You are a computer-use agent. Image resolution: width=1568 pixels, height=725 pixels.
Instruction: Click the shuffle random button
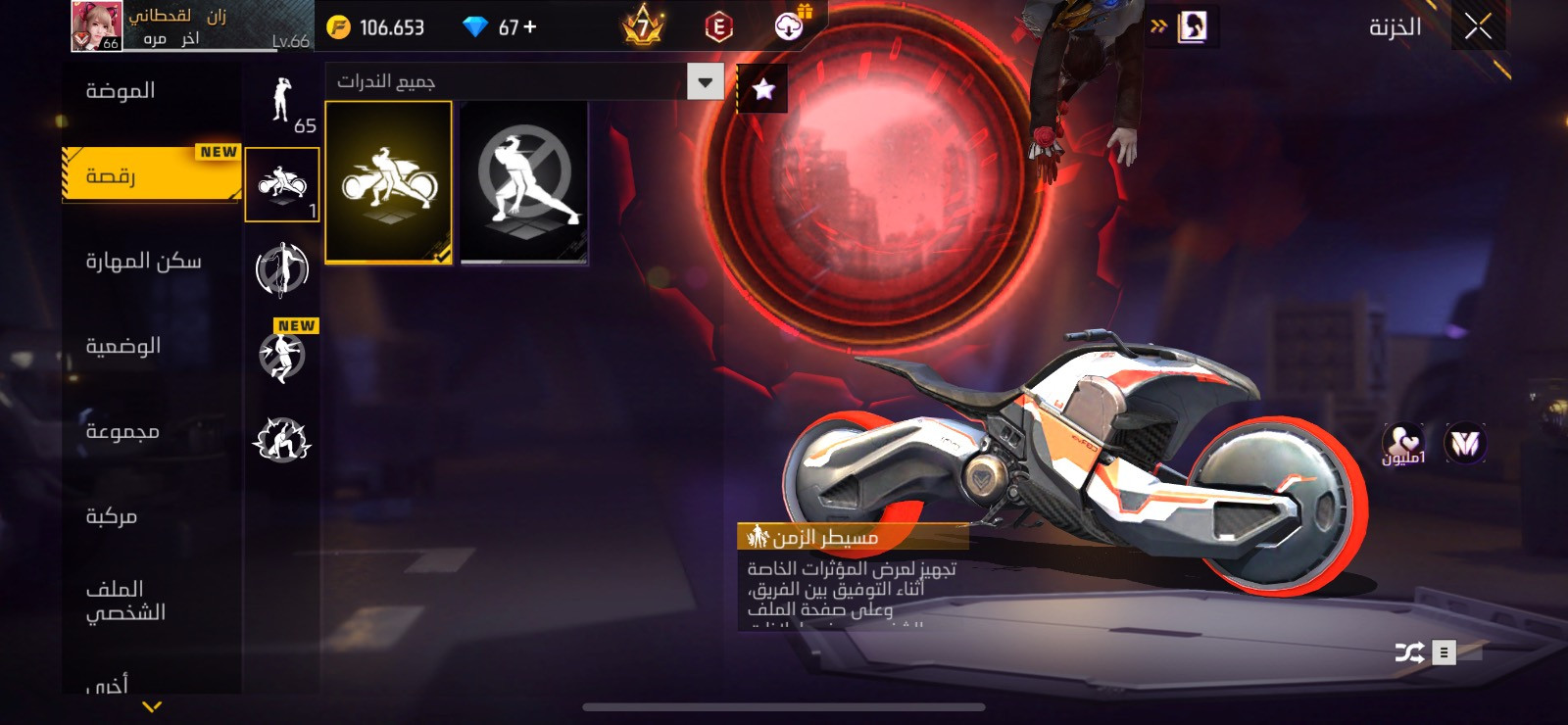[1409, 652]
